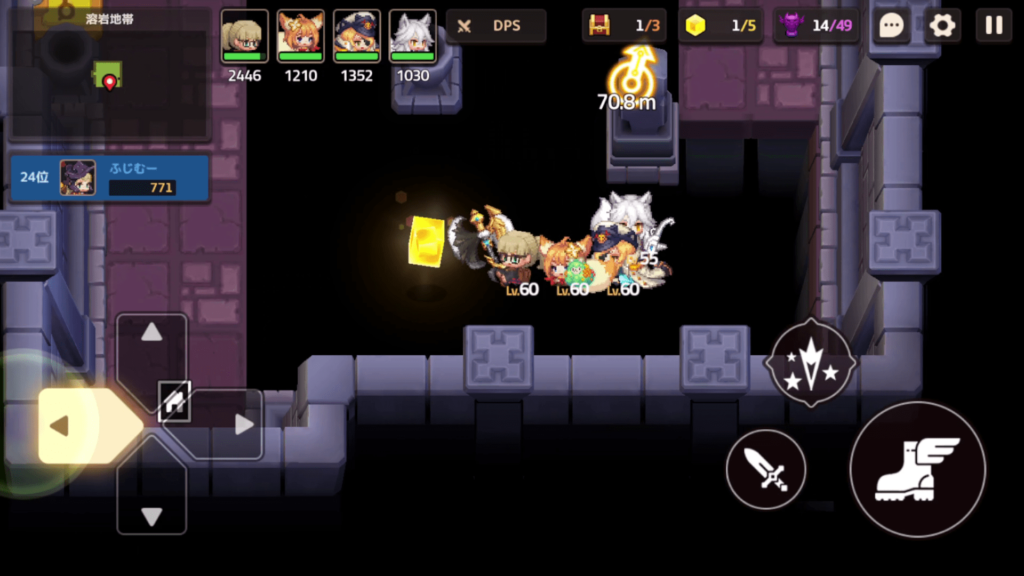Open the ふじむー ranking panel
1024x576 pixels.
[x=110, y=178]
